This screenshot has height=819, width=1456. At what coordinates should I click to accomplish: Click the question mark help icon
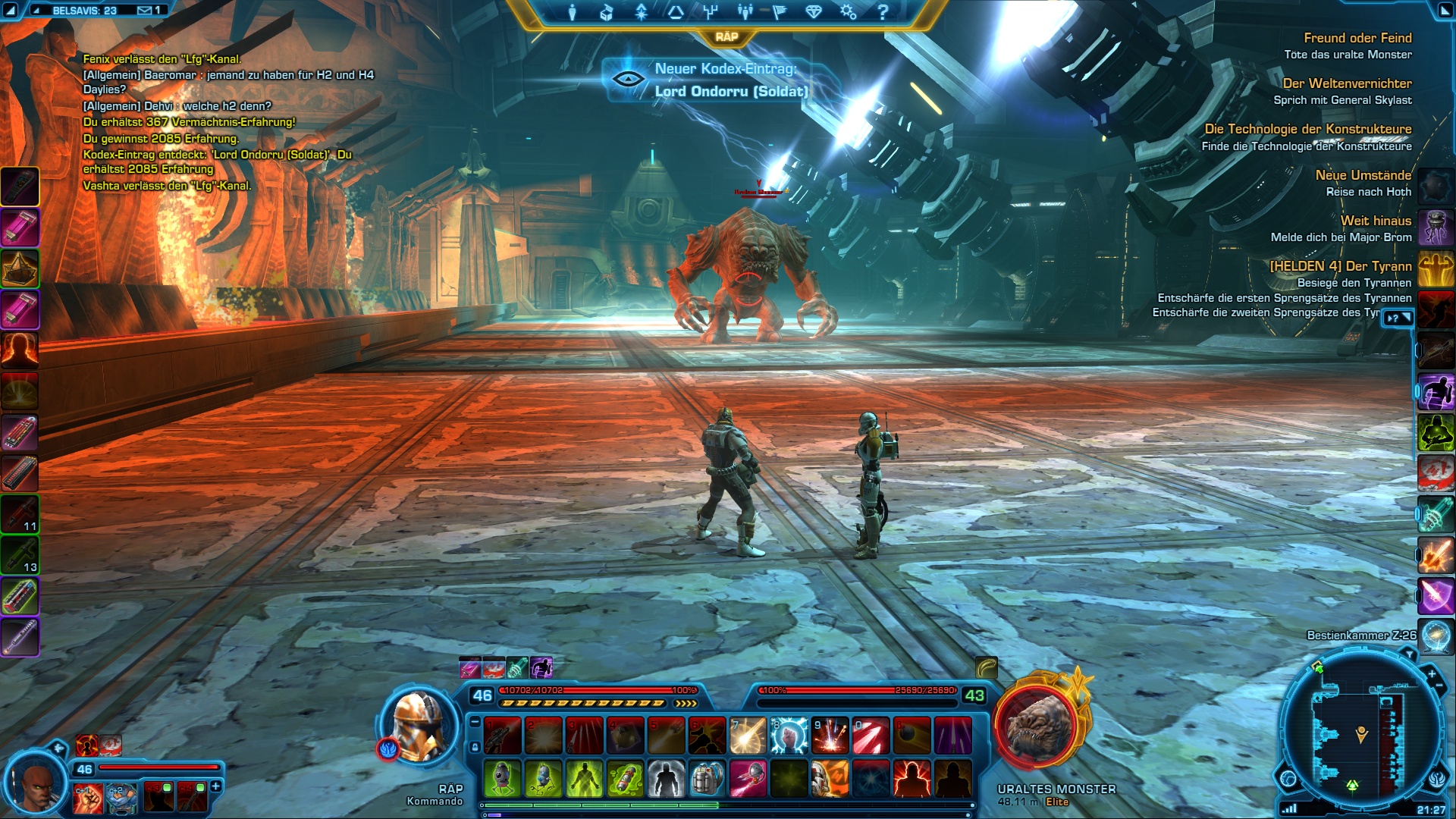pos(883,12)
